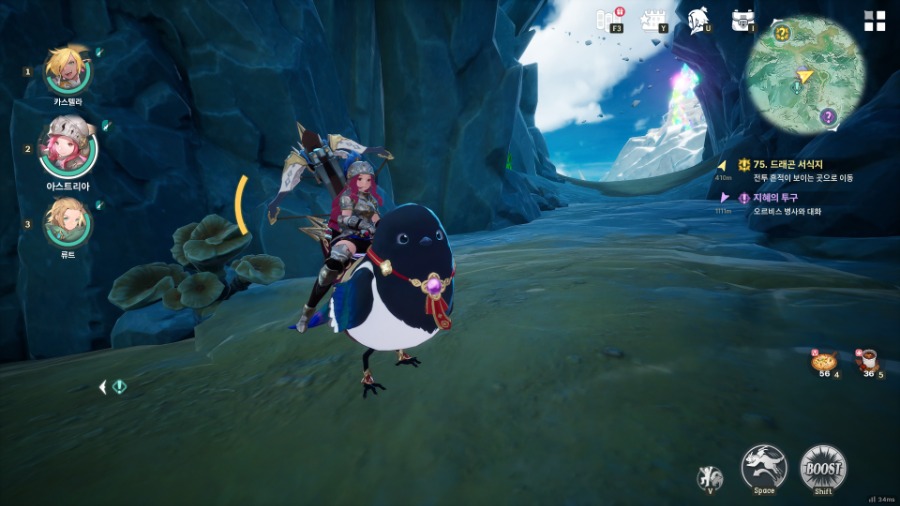The height and width of the screenshot is (506, 900).
Task: Use the pizza food item
Action: pos(823,363)
